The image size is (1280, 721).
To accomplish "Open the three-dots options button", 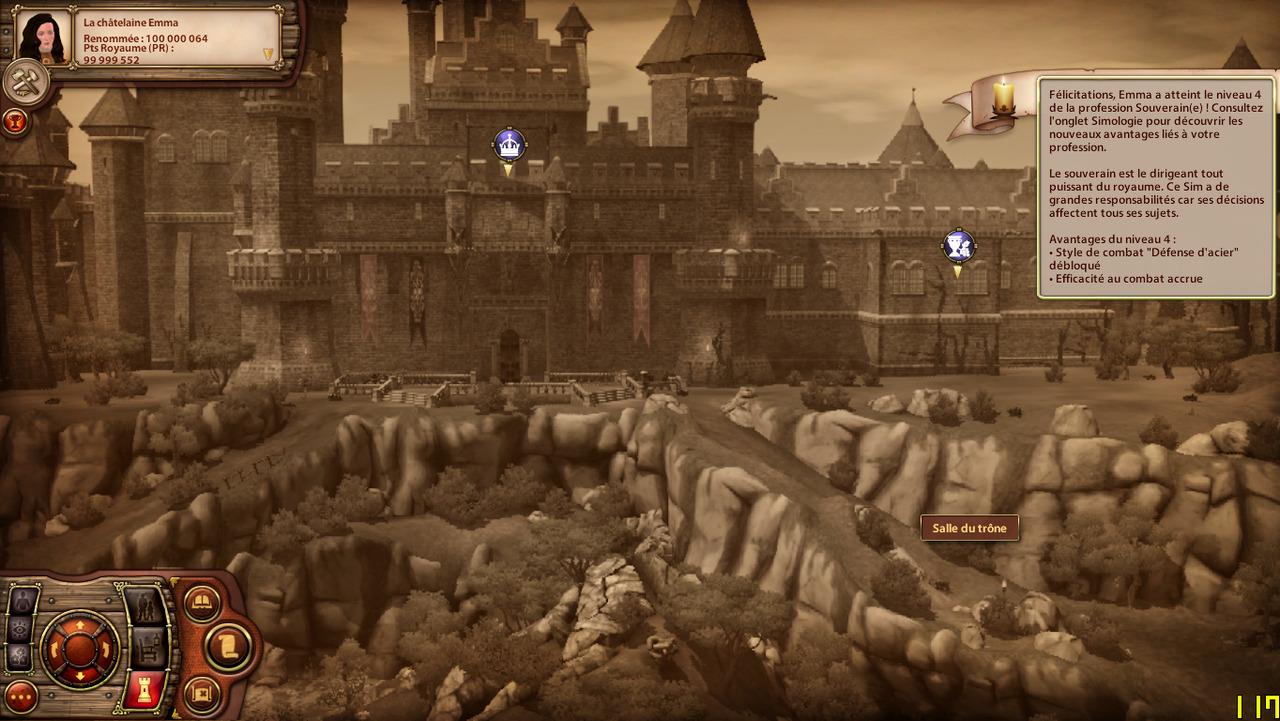I will click(x=21, y=696).
